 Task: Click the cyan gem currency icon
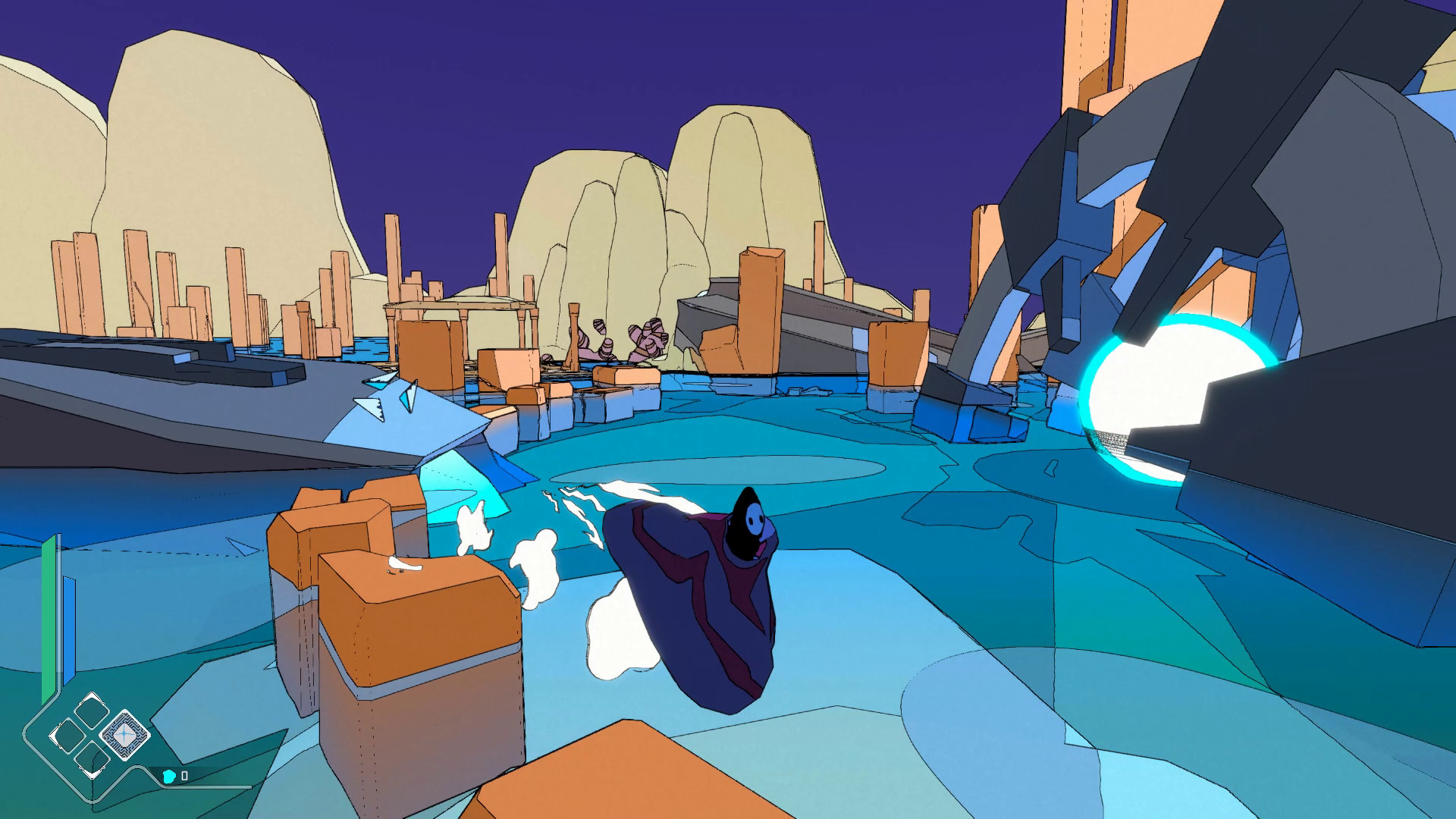click(x=169, y=778)
